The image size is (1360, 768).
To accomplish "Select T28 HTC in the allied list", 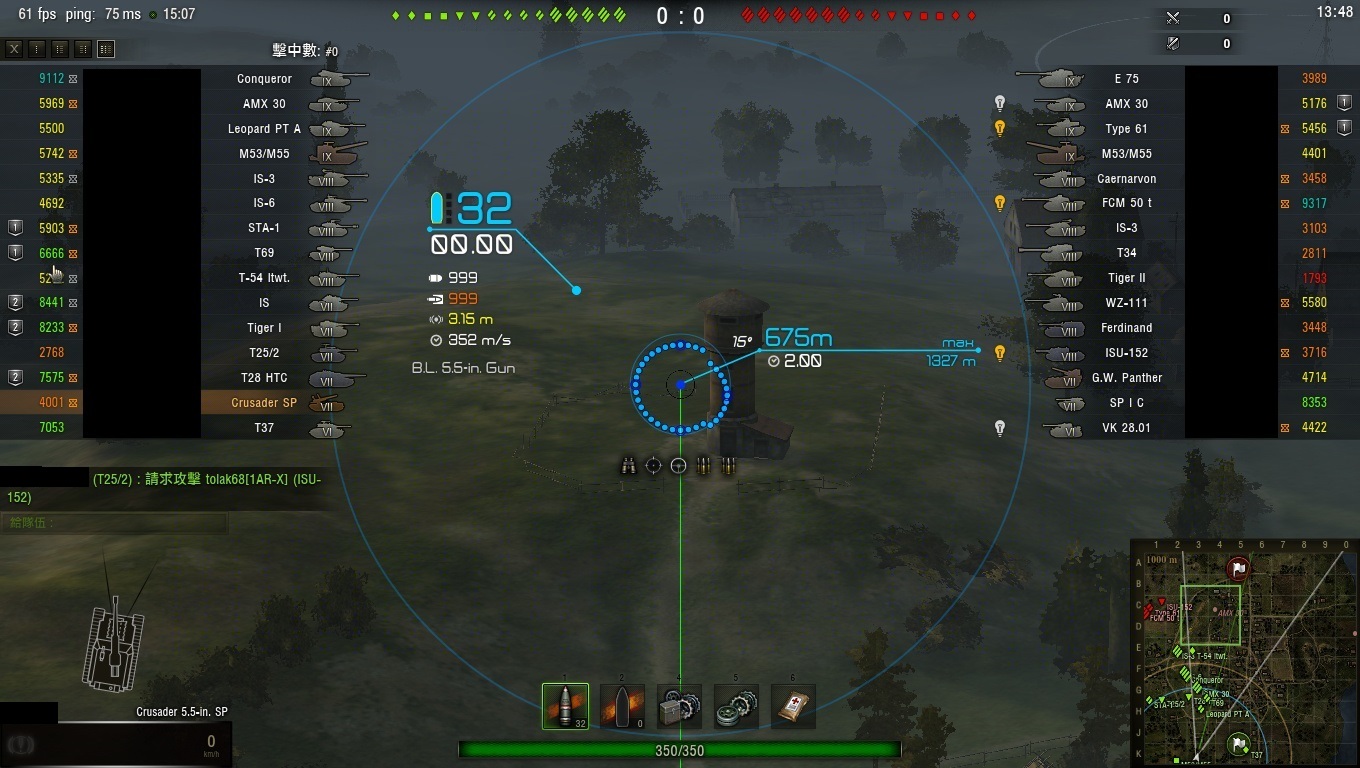I will point(264,378).
